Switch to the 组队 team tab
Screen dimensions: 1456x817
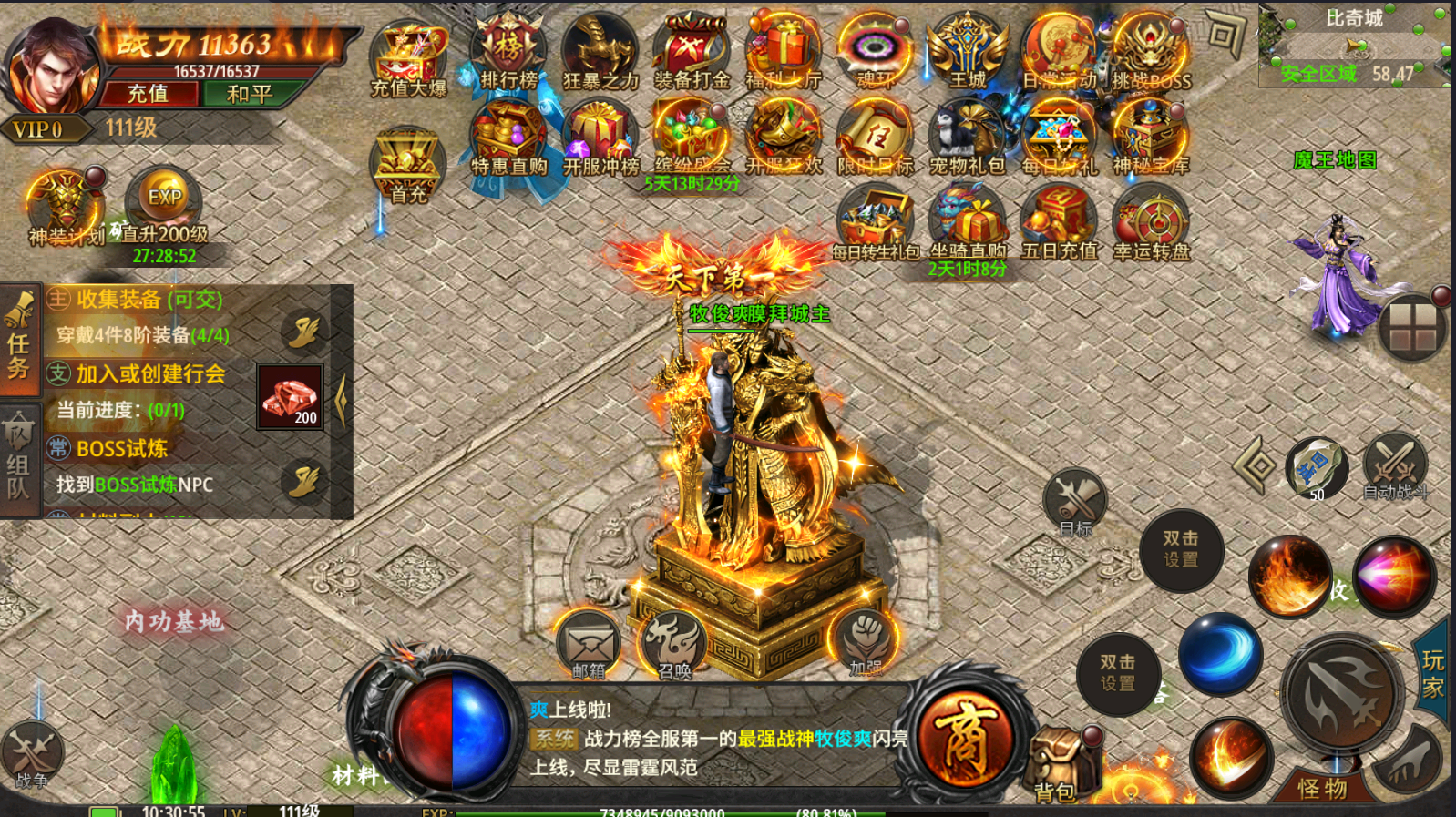19,461
